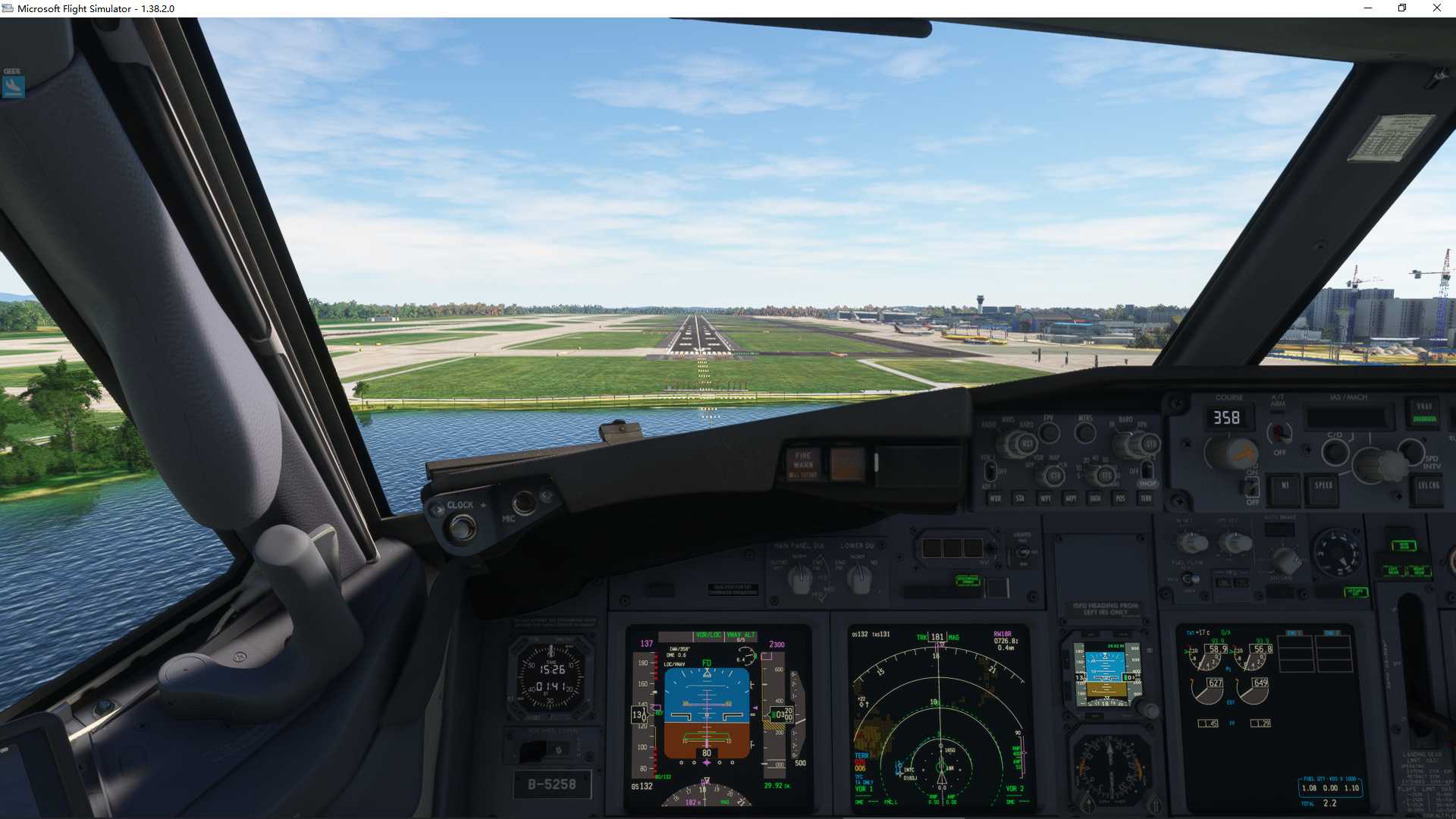Image resolution: width=1456 pixels, height=819 pixels.
Task: Open the title bar Flight Simulator system menu
Action: [x=8, y=8]
